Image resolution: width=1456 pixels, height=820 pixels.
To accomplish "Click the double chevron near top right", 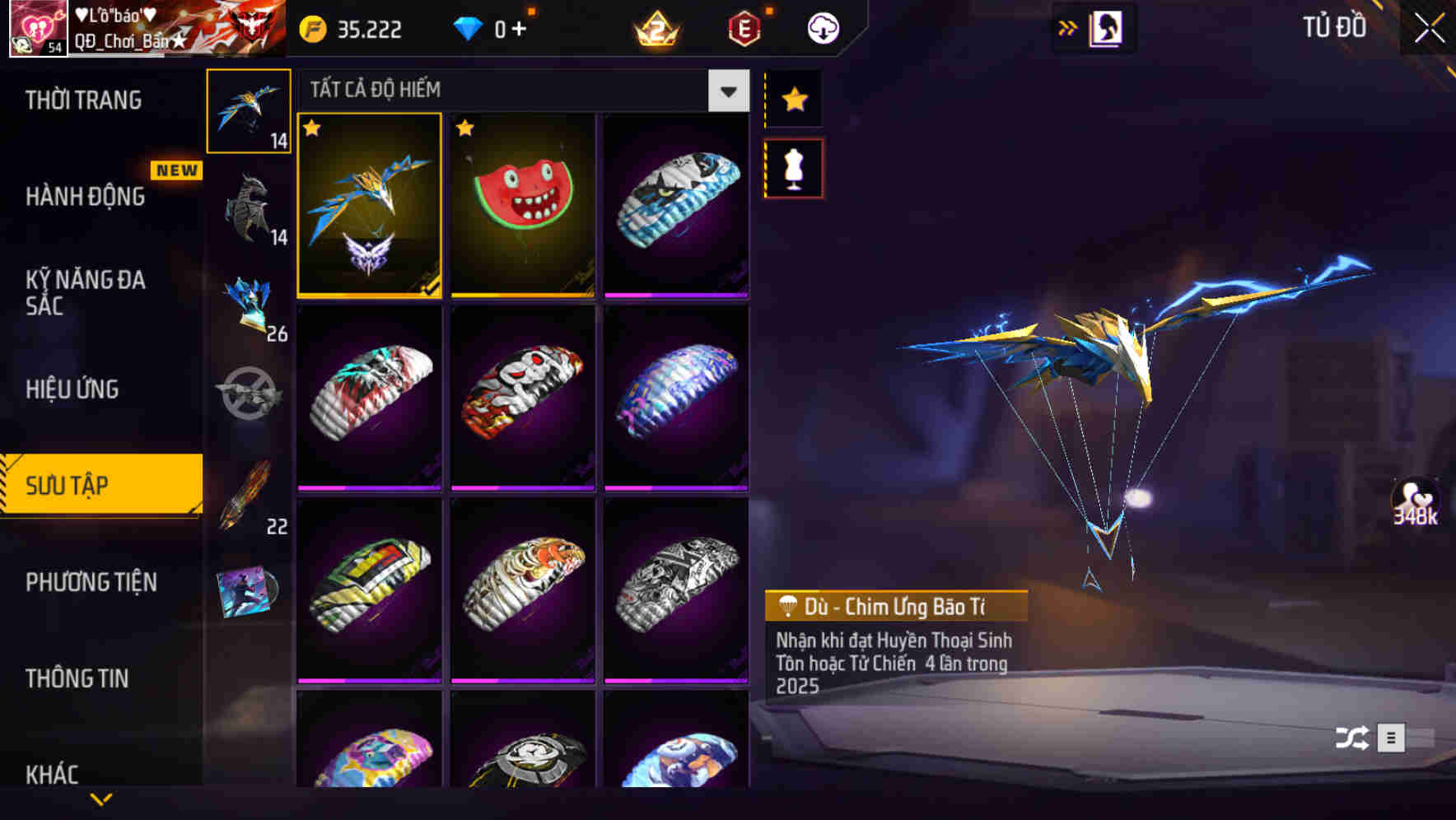I will 1068,26.
